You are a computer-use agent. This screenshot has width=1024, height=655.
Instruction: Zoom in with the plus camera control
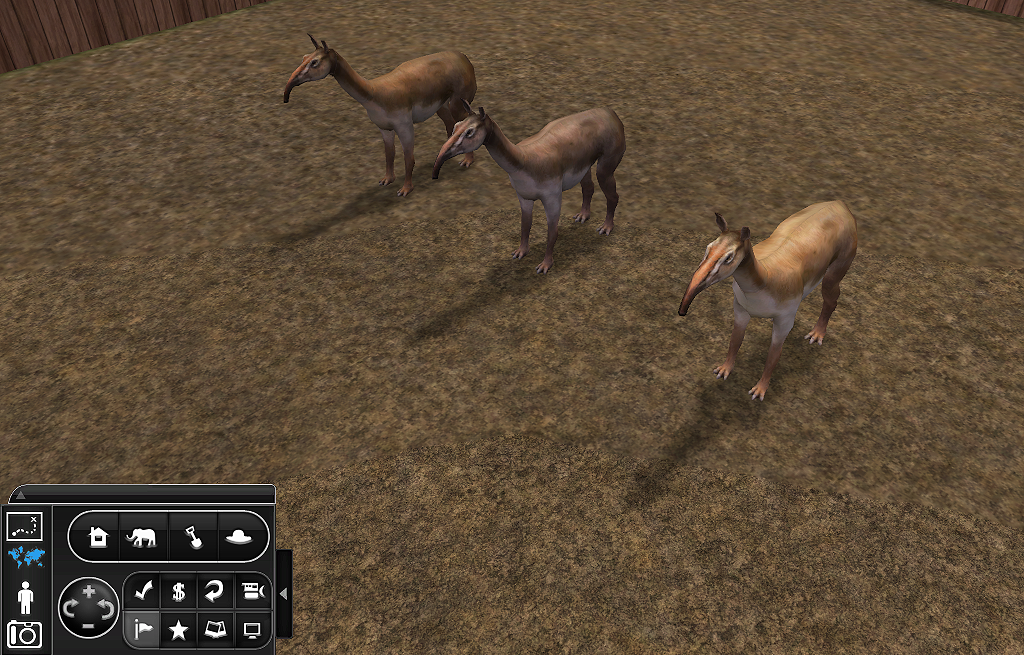click(x=89, y=592)
